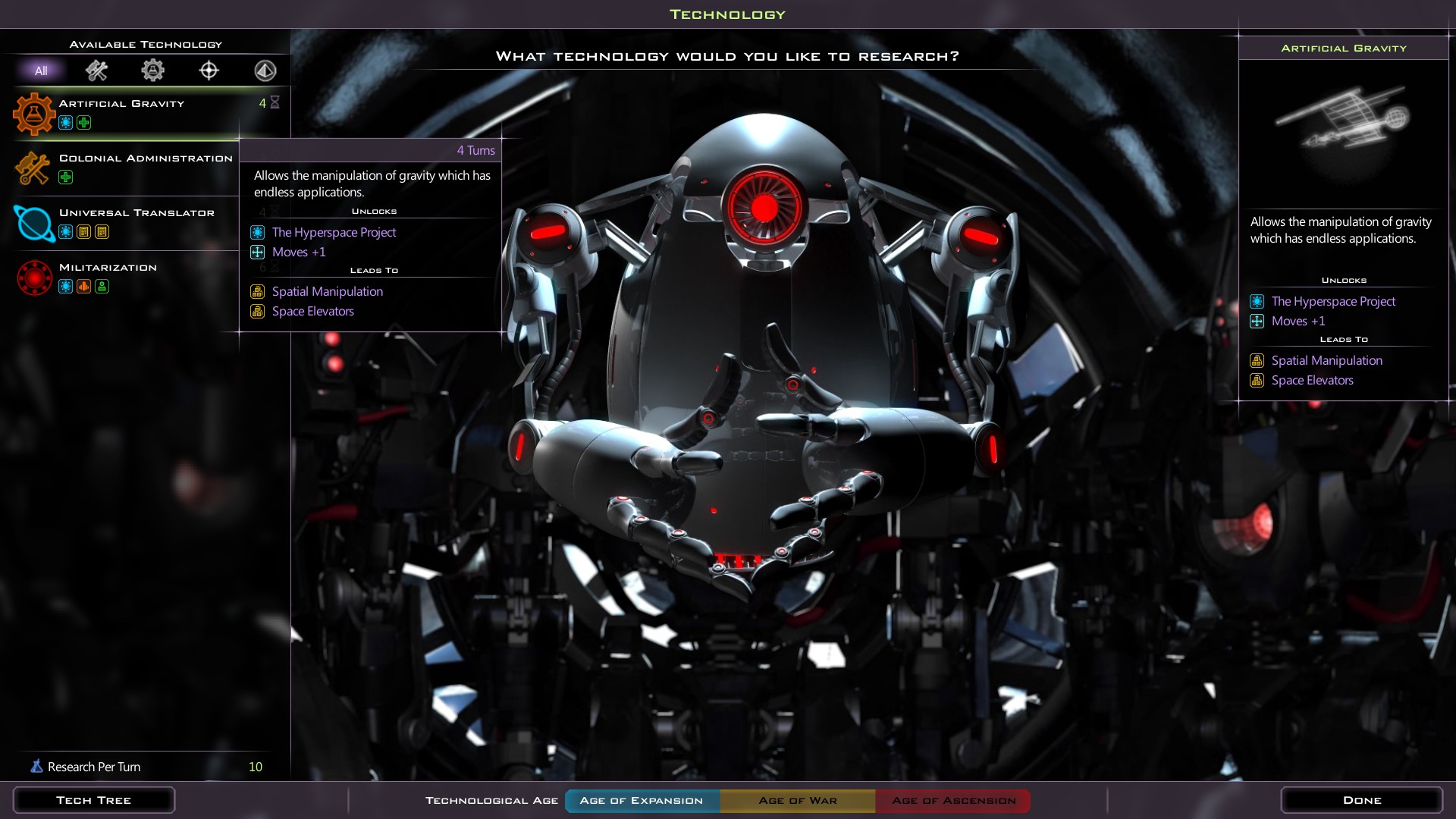
Task: Select Spatial Manipulation in the right panel
Action: tap(1326, 360)
